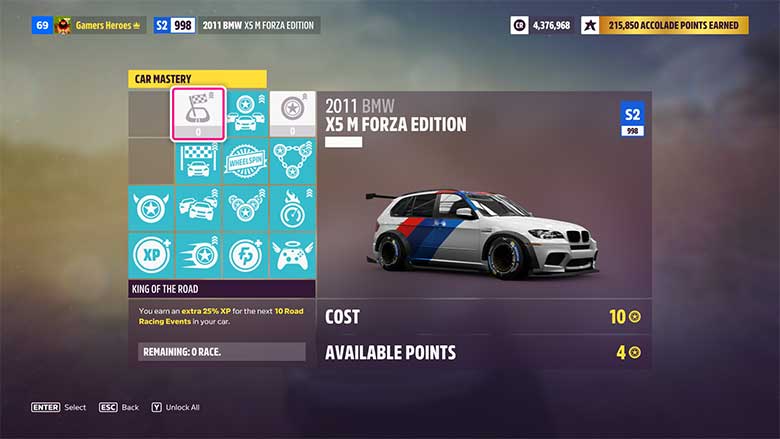
Task: Select the King of the Road checkered flag perk
Action: 198,113
